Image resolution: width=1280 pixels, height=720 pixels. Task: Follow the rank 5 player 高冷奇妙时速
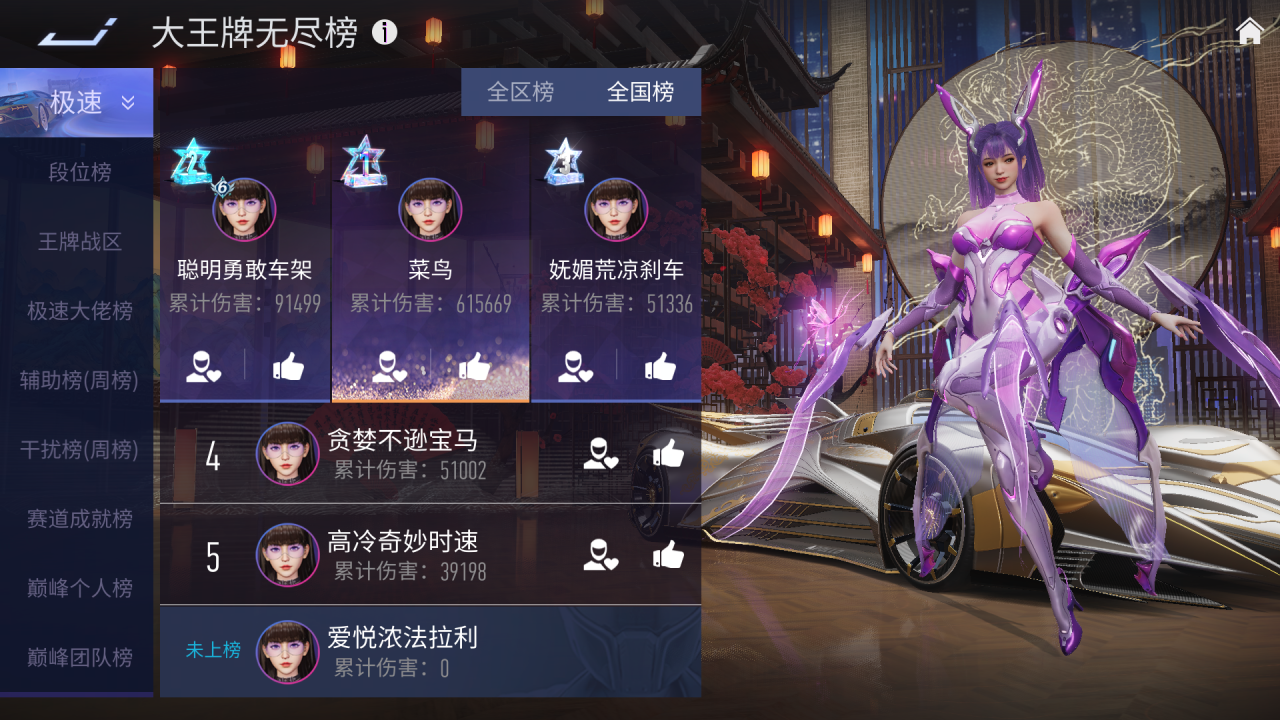pyautogui.click(x=601, y=555)
